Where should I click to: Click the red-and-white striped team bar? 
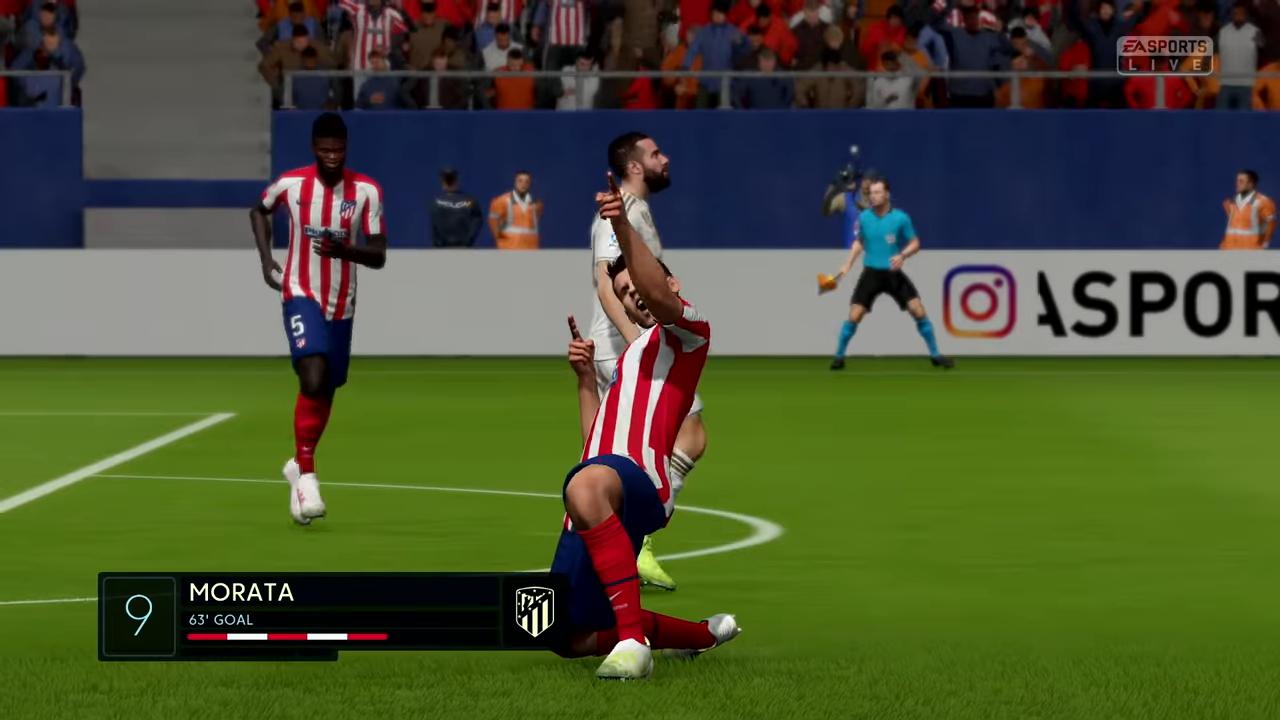click(286, 637)
